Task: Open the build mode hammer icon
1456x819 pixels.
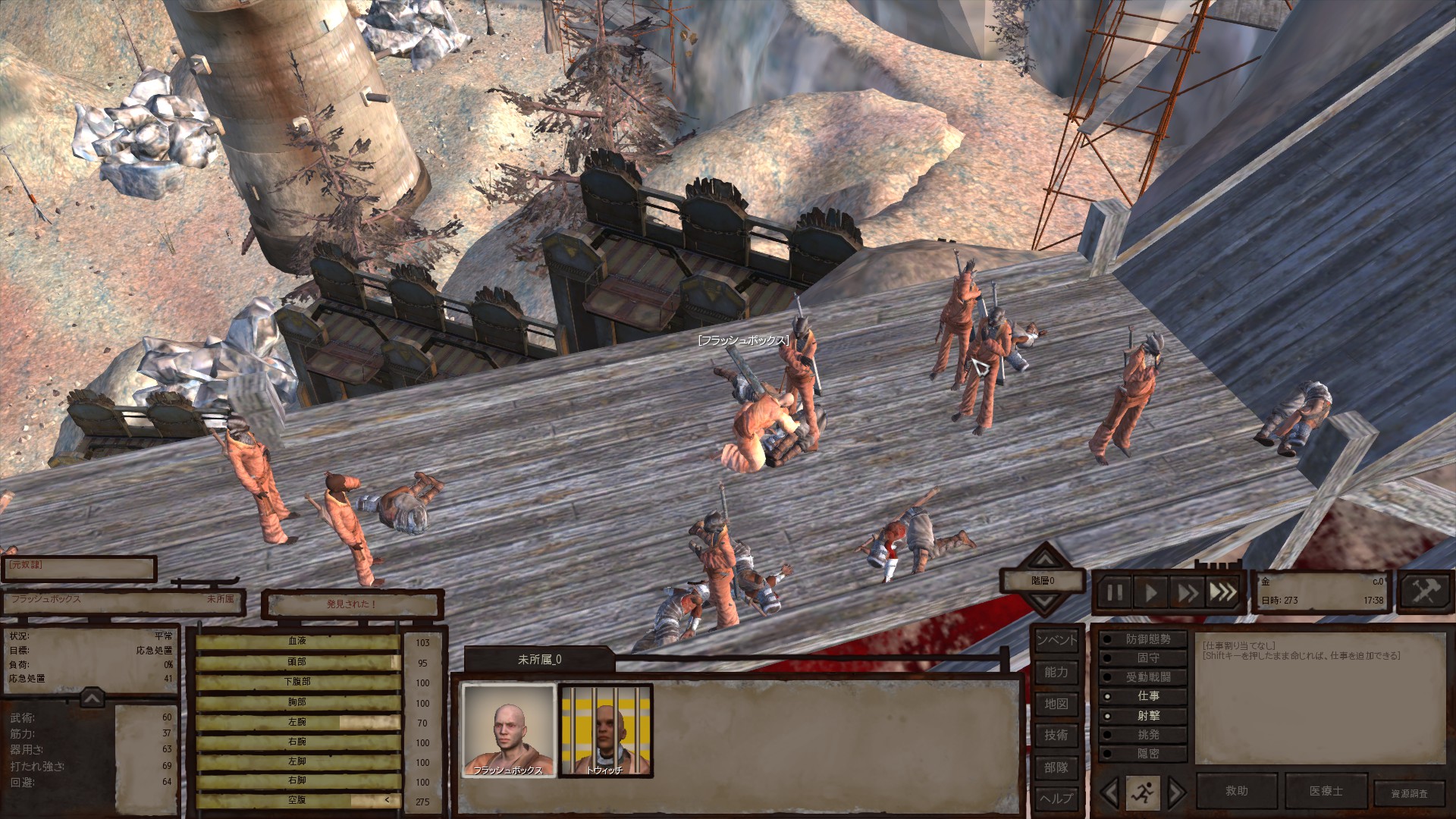Action: pyautogui.click(x=1423, y=591)
